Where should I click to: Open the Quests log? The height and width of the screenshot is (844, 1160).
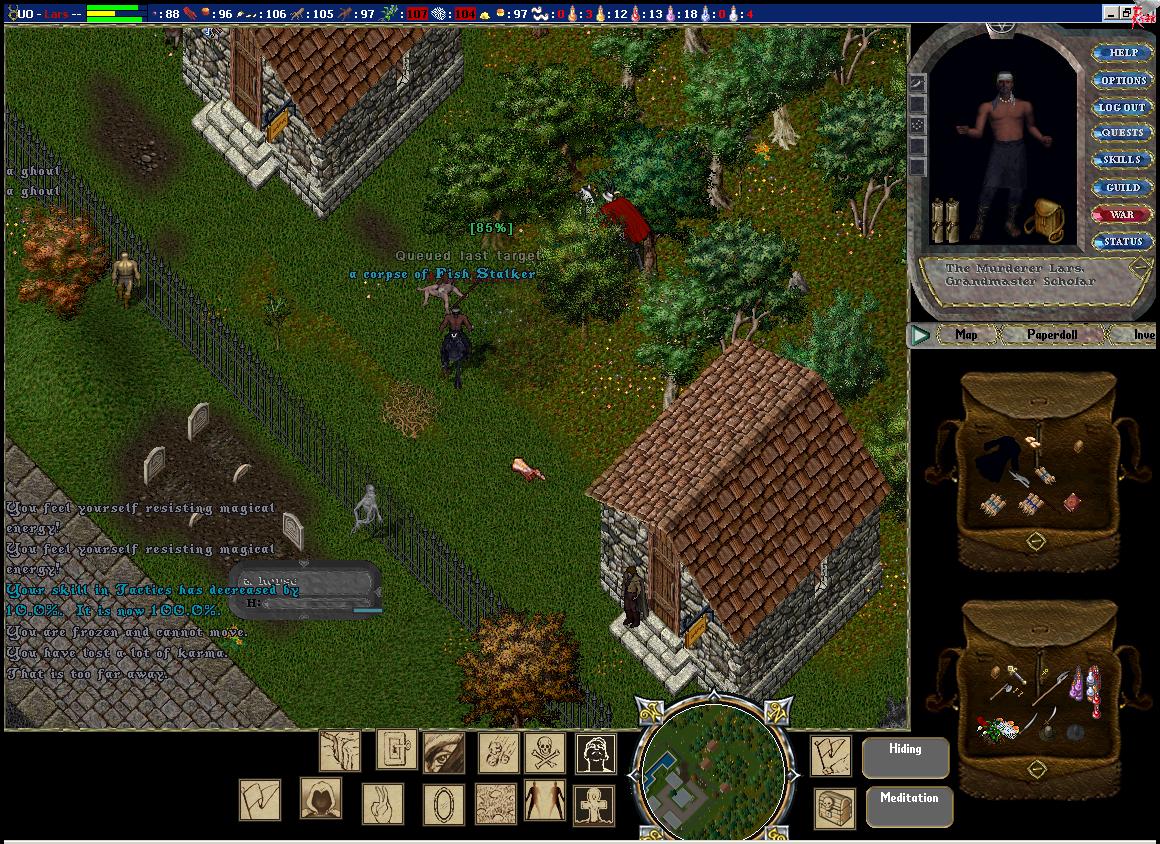pos(1122,133)
